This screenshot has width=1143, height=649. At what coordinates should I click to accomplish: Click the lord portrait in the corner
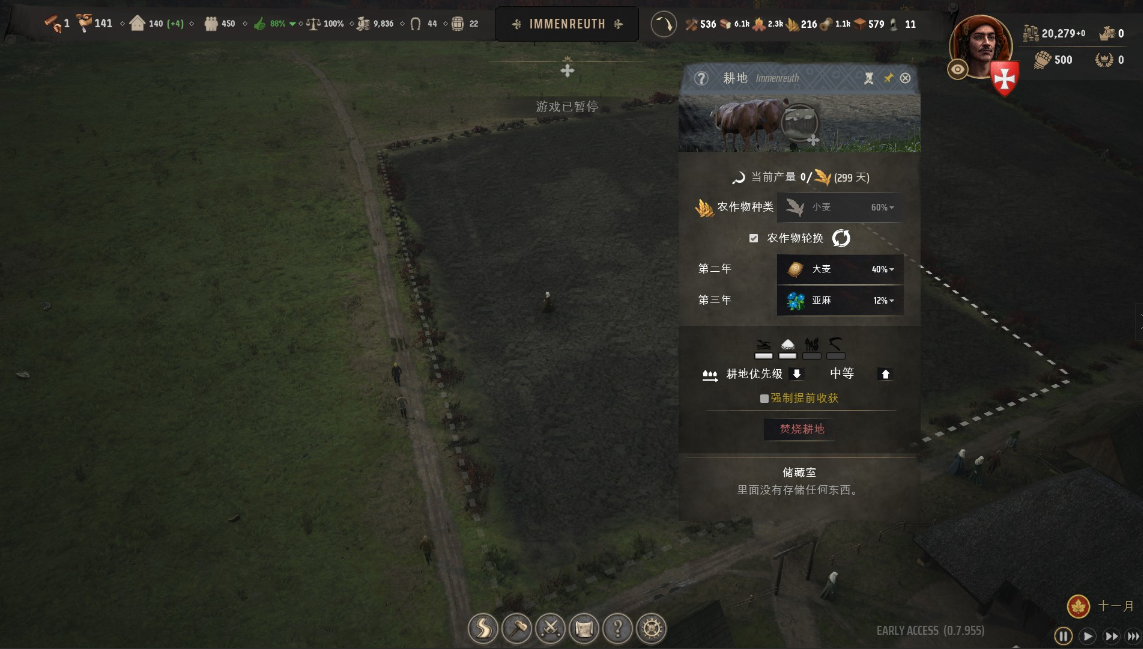[981, 44]
